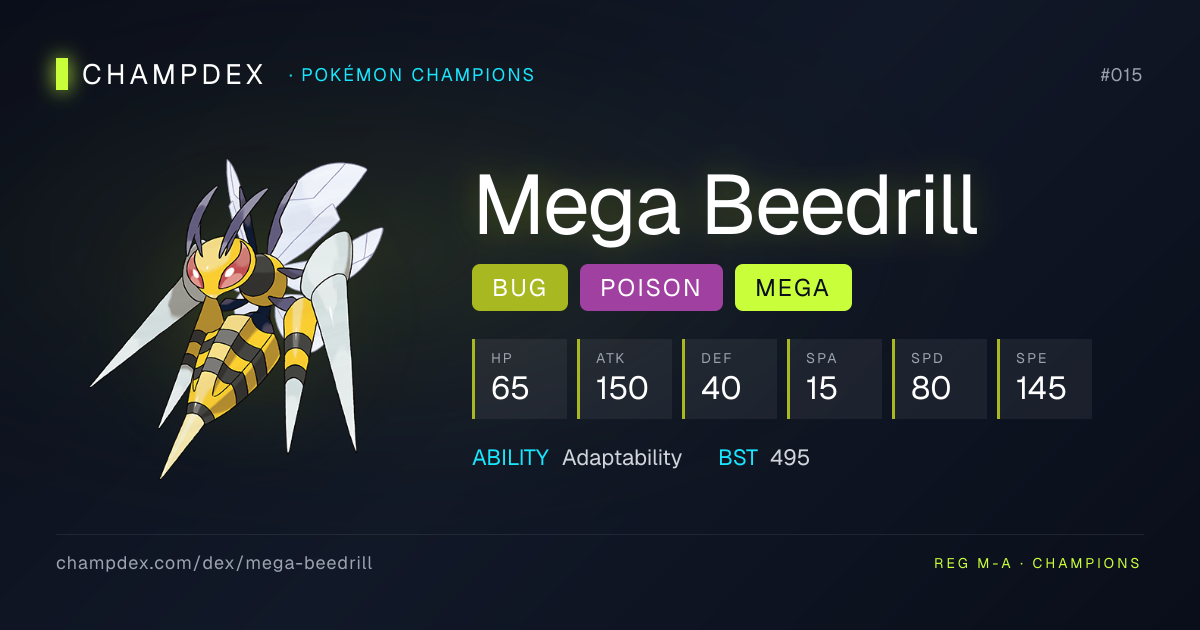Open the champdex.com/dex/mega-beedrill link
This screenshot has height=630, width=1200.
click(x=214, y=563)
